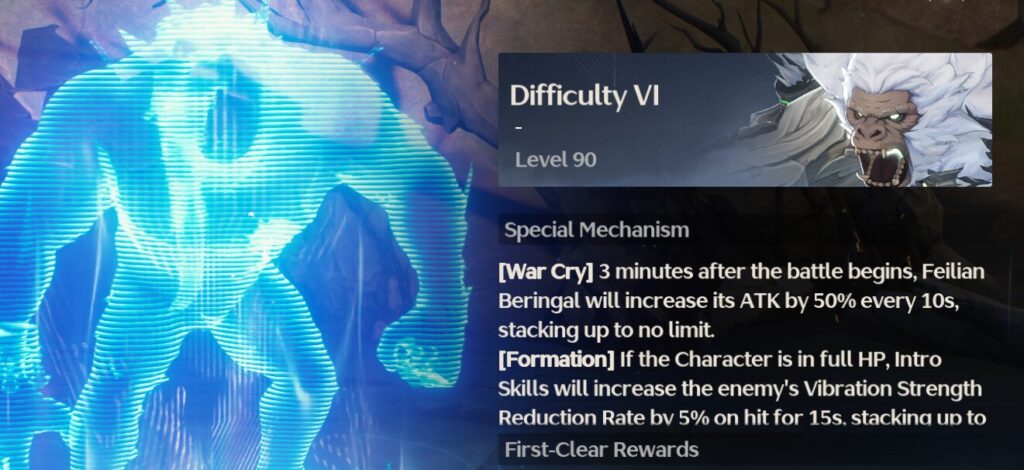This screenshot has width=1024, height=470.
Task: Select the Difficulty VI Level 90 card
Action: [745, 120]
